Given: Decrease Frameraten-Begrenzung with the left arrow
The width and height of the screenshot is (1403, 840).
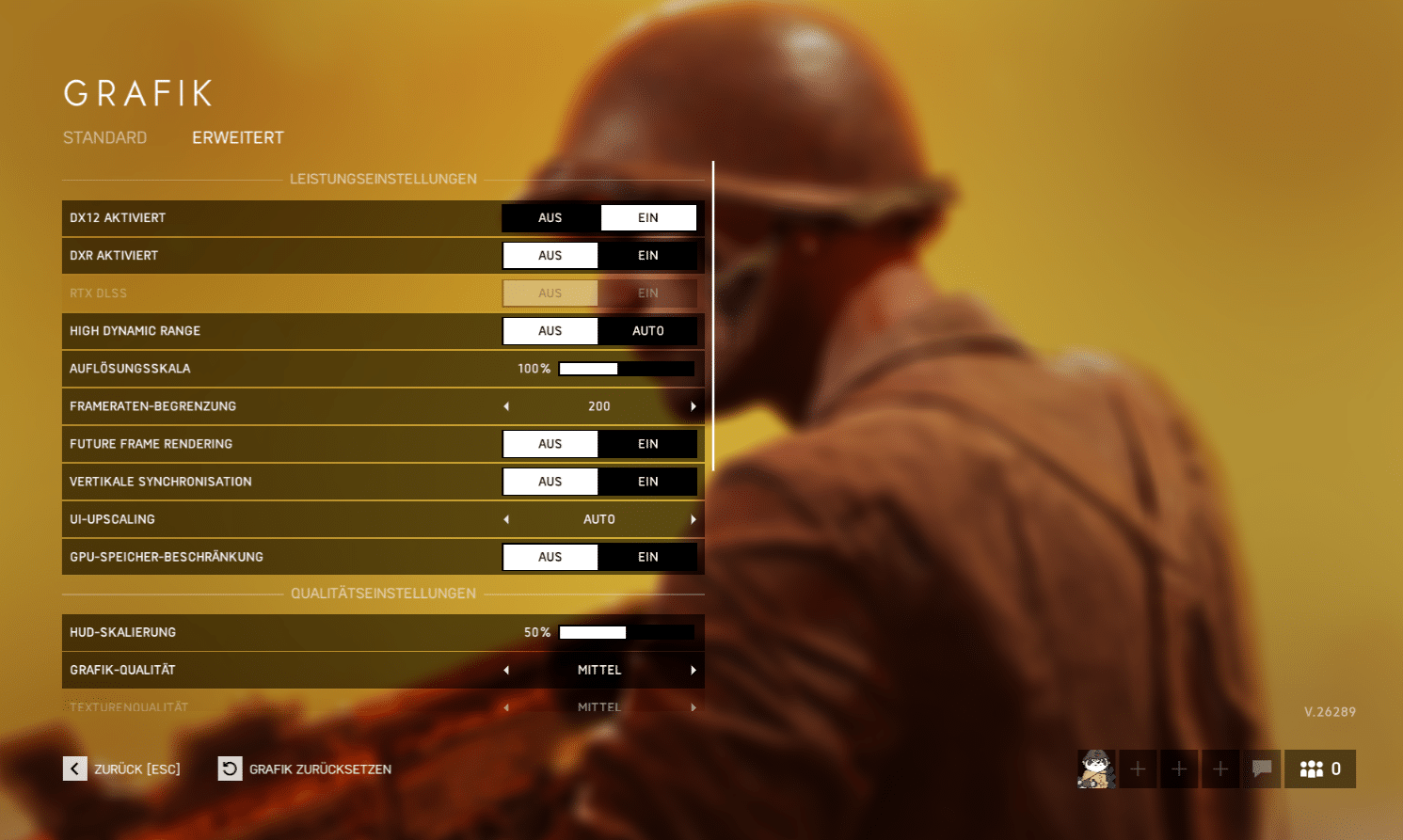Looking at the screenshot, I should pyautogui.click(x=506, y=406).
